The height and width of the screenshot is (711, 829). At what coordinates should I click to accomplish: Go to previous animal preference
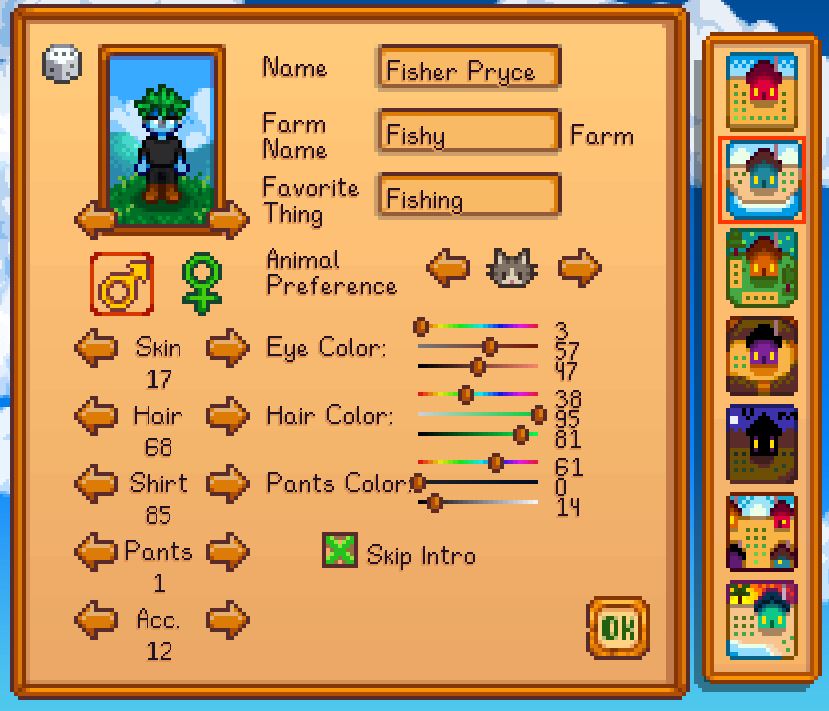point(448,267)
